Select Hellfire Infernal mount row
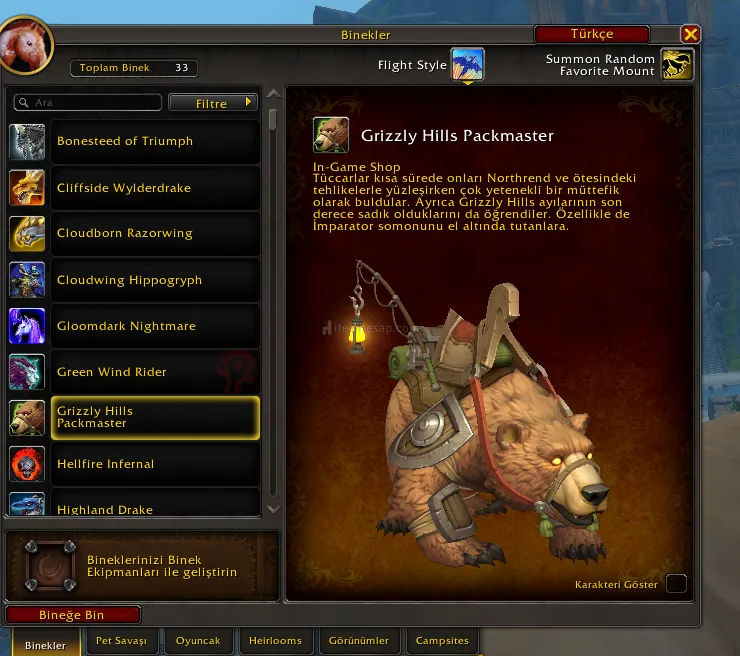This screenshot has width=740, height=656. tap(134, 464)
